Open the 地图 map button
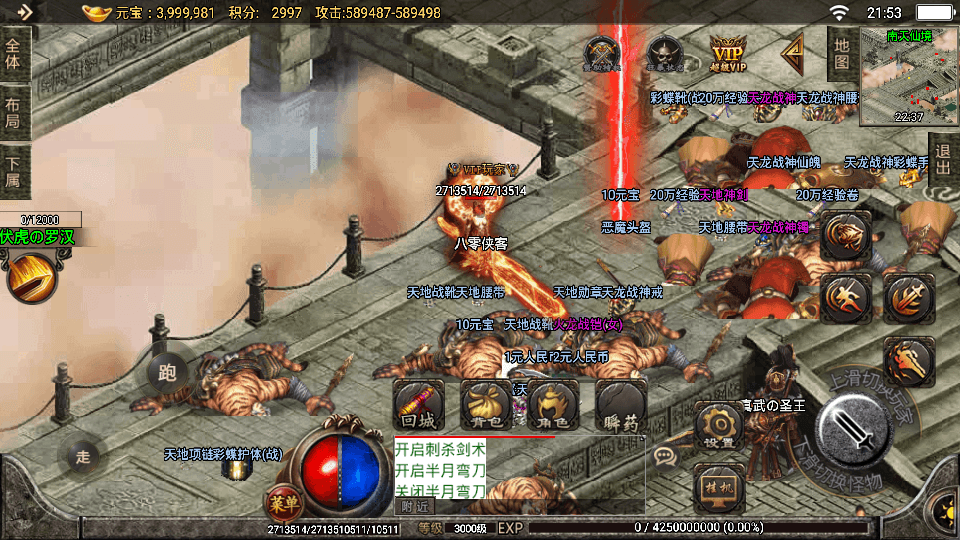960x540 pixels. pos(841,54)
